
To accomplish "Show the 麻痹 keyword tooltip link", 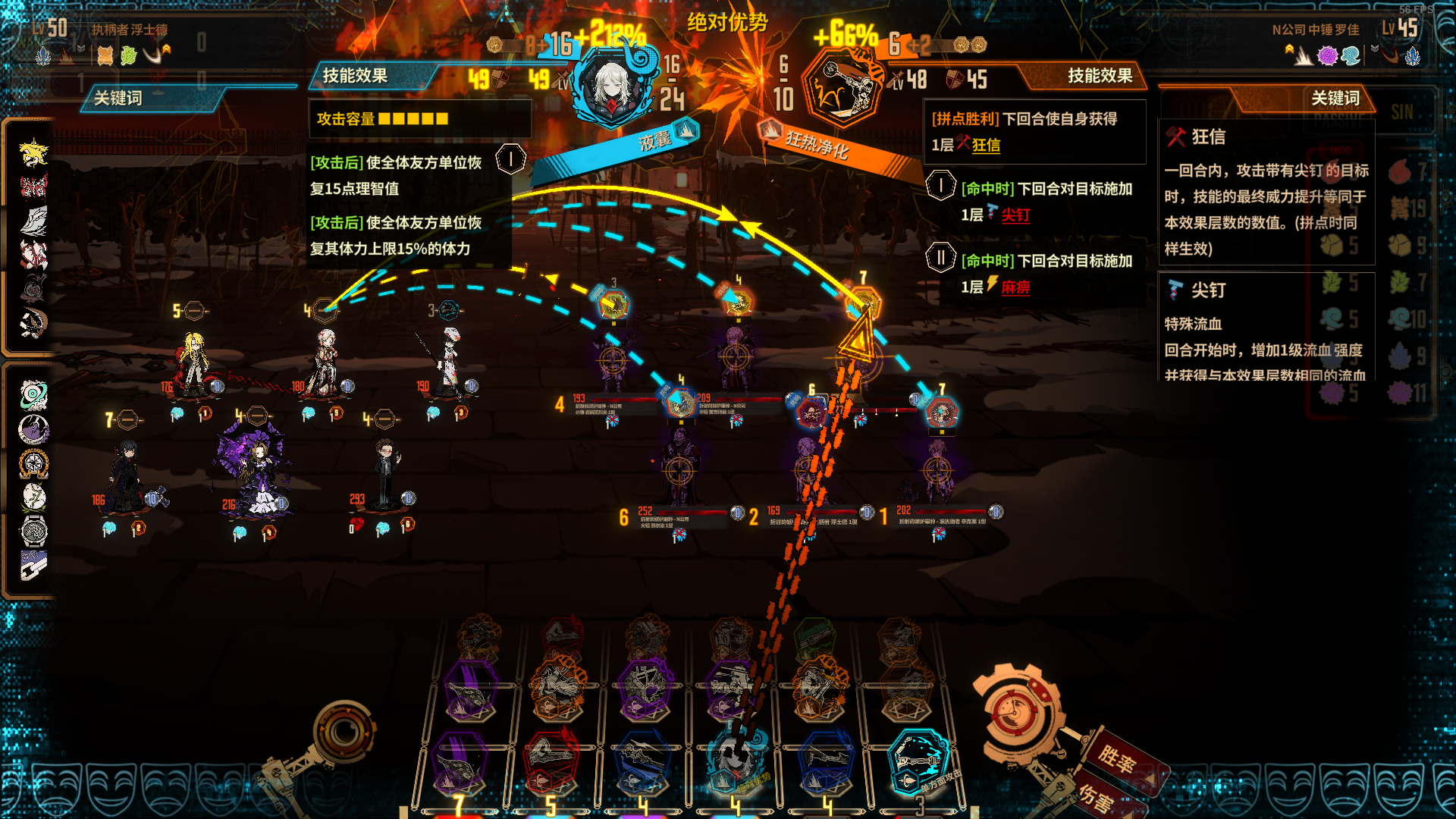I will click(1015, 287).
